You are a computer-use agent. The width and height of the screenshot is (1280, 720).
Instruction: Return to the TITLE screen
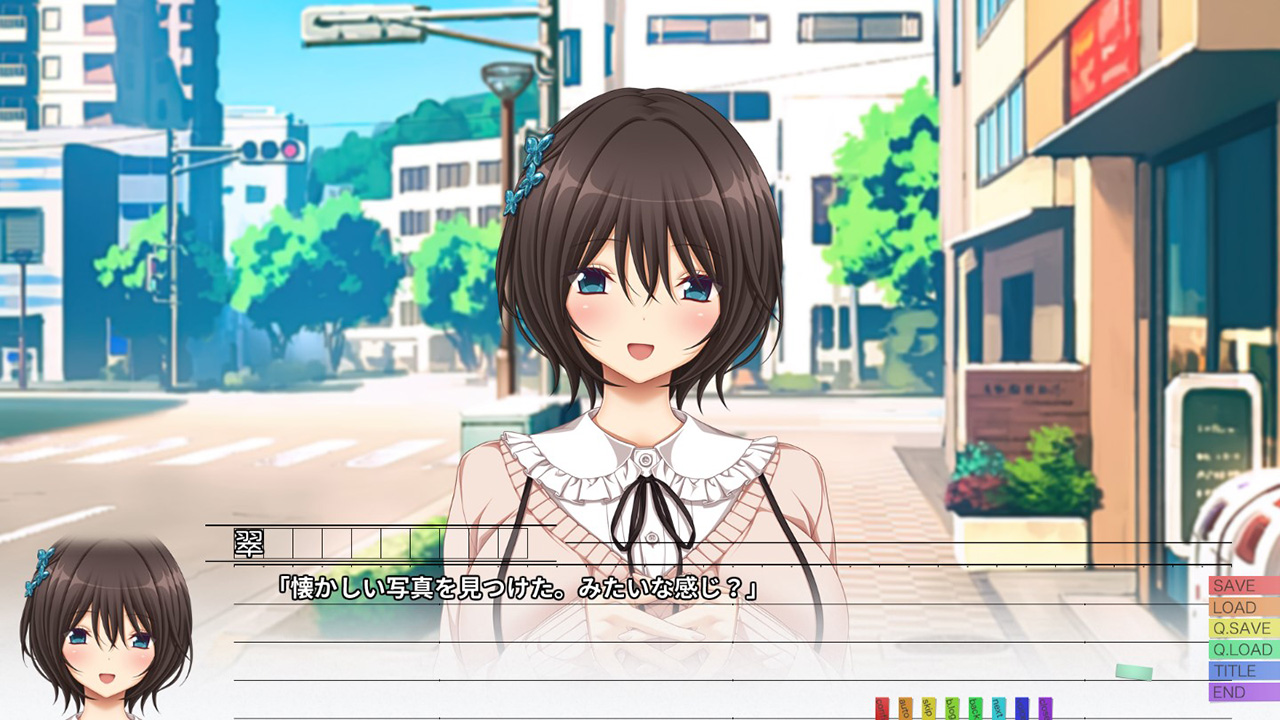1243,671
